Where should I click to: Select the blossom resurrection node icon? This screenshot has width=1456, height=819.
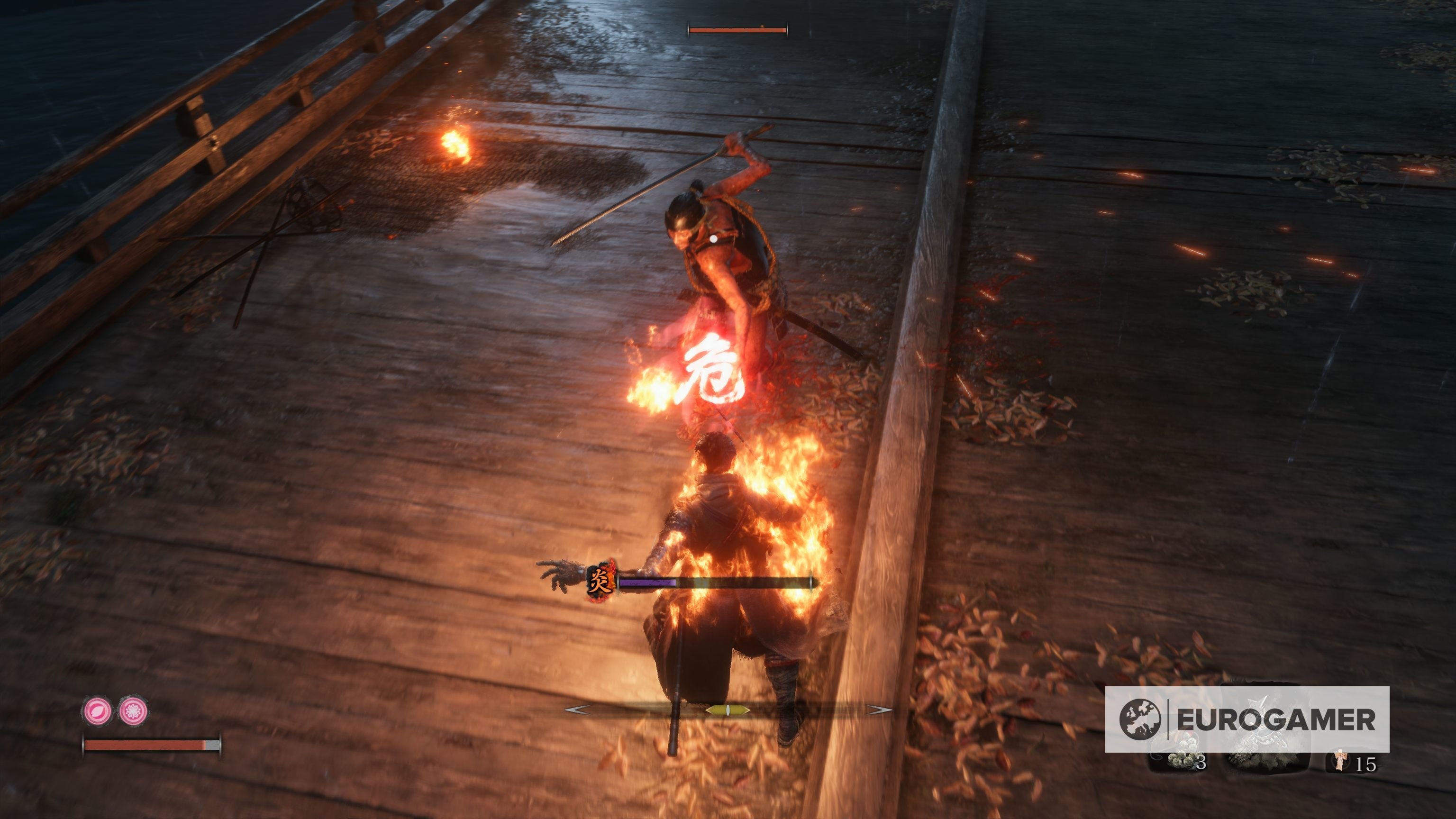pos(133,710)
